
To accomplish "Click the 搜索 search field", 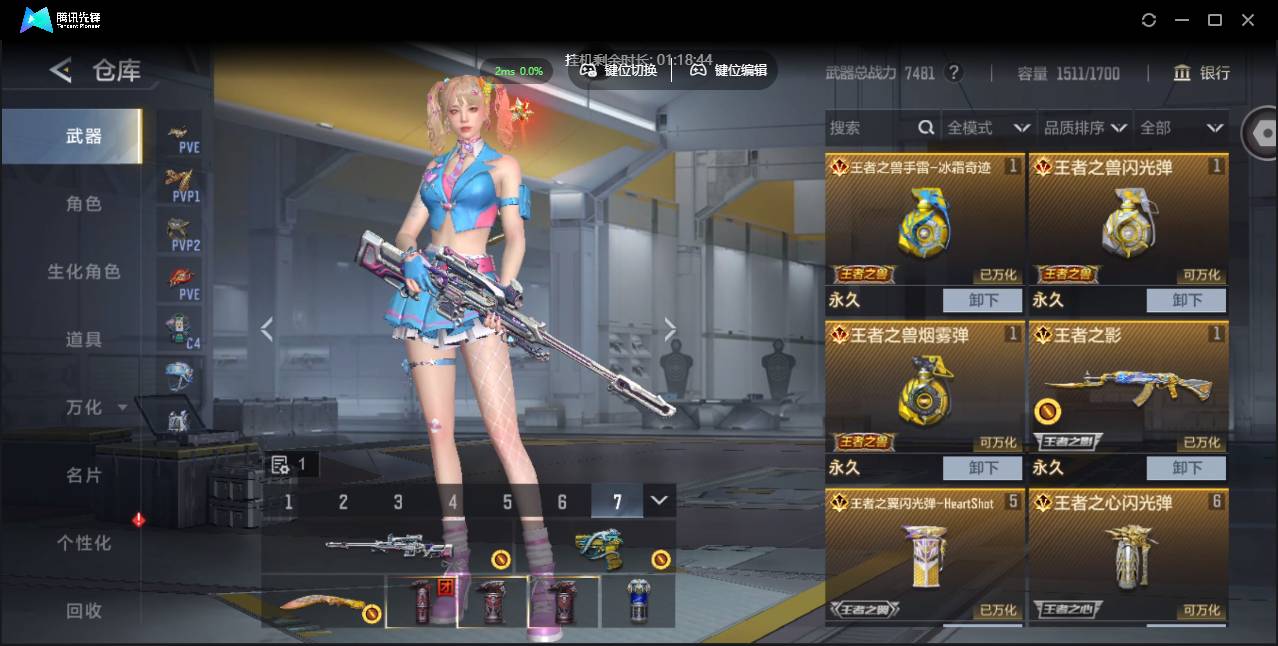I will [x=870, y=128].
